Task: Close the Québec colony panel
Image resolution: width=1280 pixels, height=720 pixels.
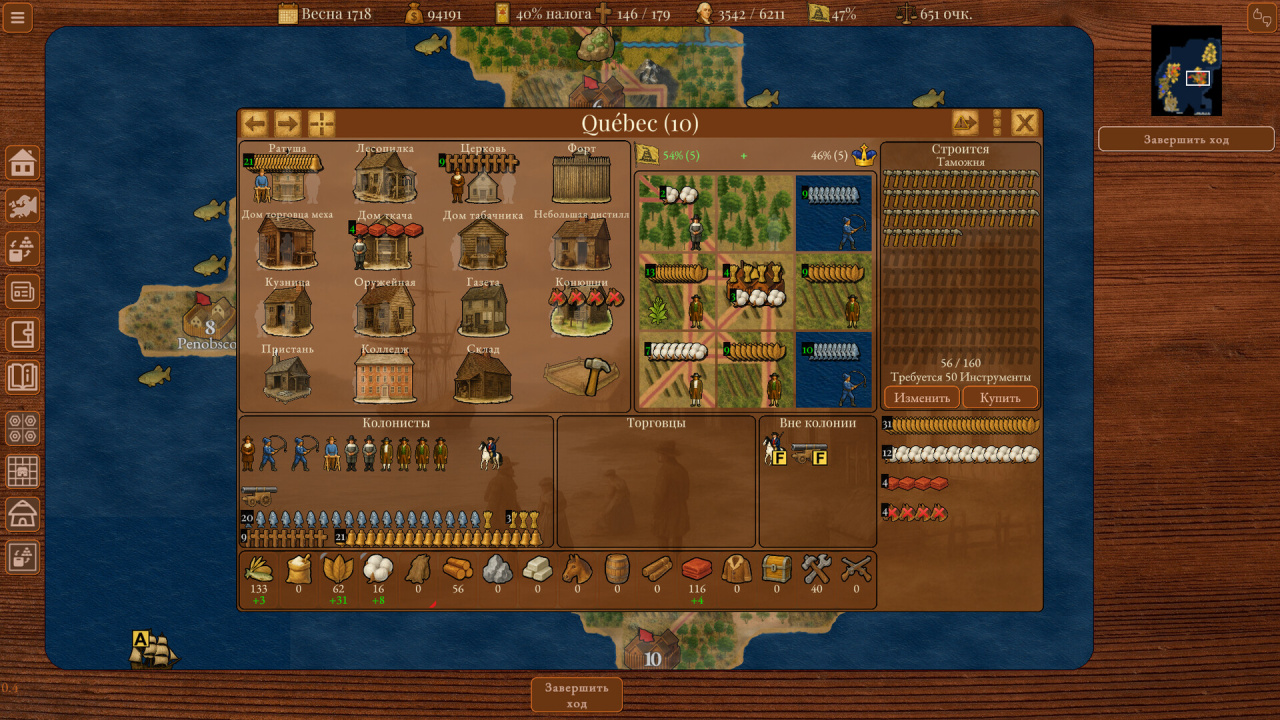Action: pos(1025,123)
